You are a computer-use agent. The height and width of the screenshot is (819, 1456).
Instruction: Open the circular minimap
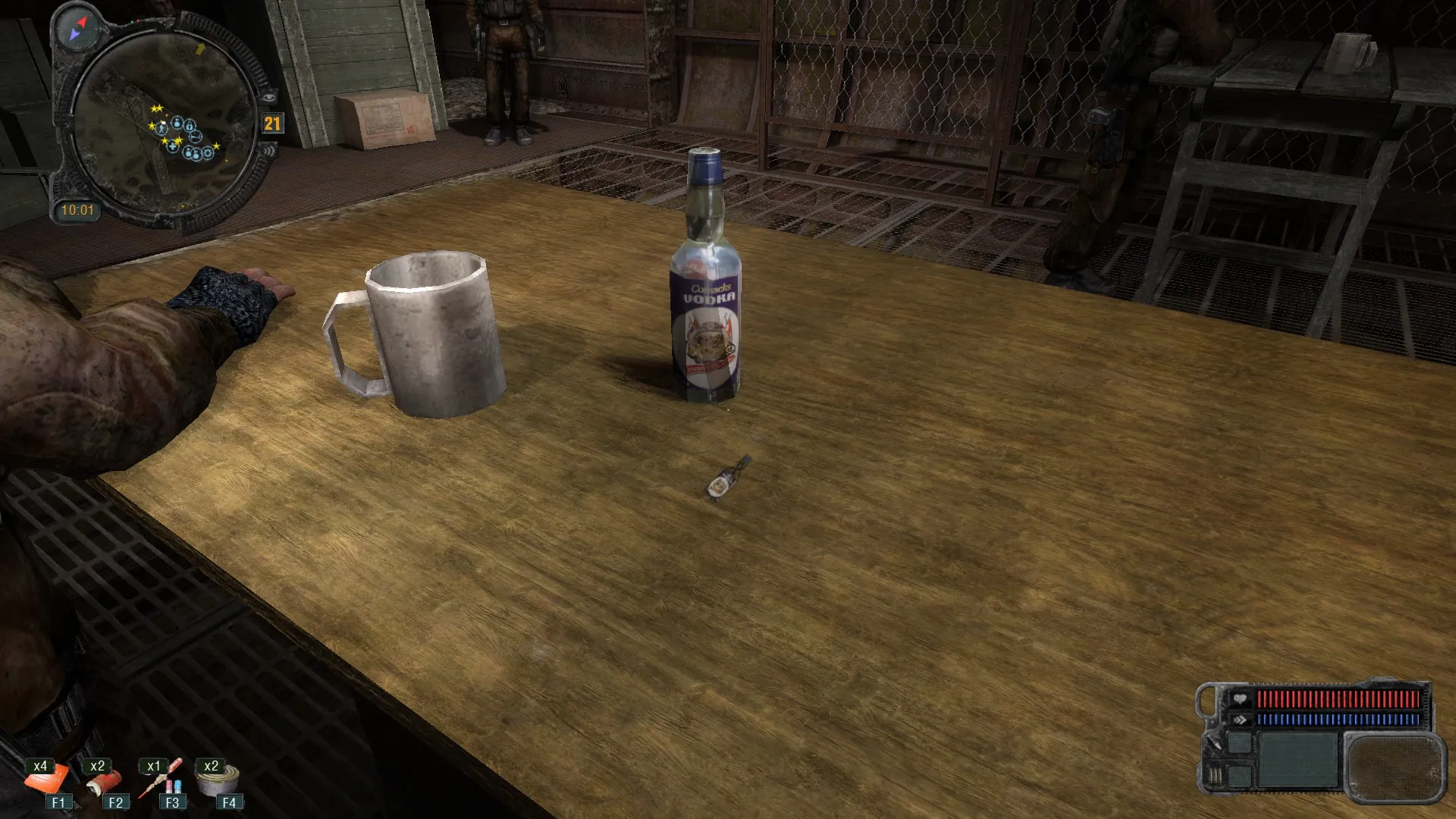click(x=163, y=125)
